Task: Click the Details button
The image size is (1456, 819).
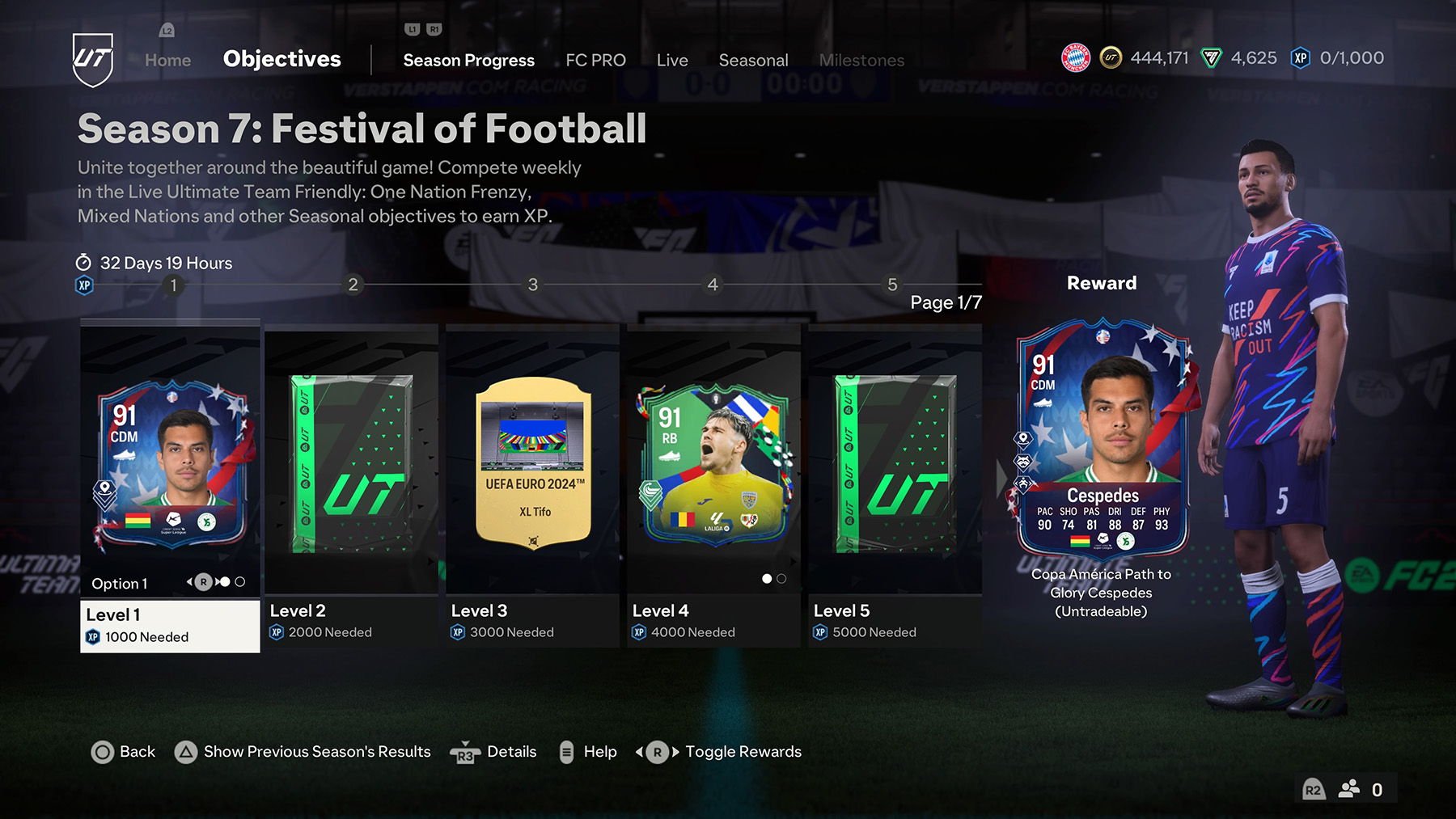Action: (x=514, y=752)
